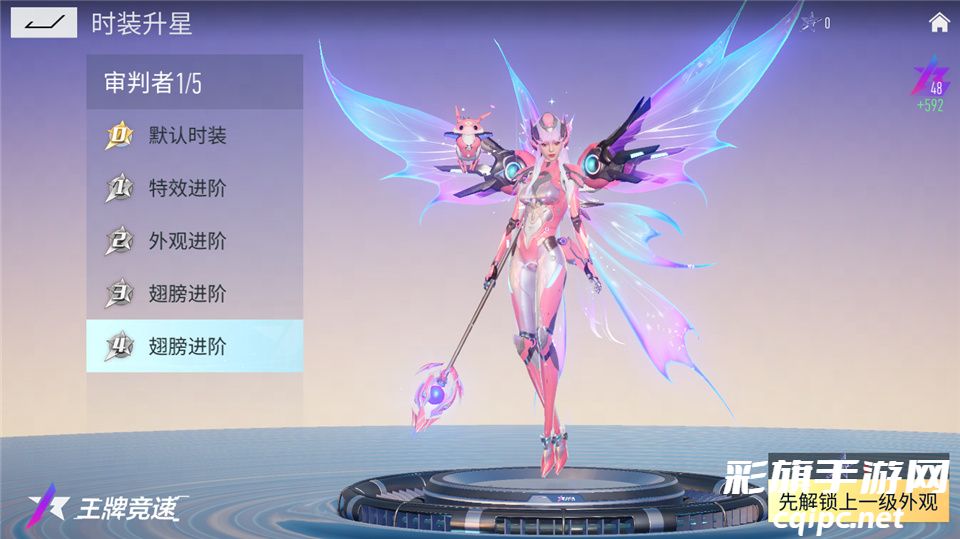Image resolution: width=960 pixels, height=539 pixels.
Task: Open the home screen via house icon
Action: pyautogui.click(x=939, y=22)
